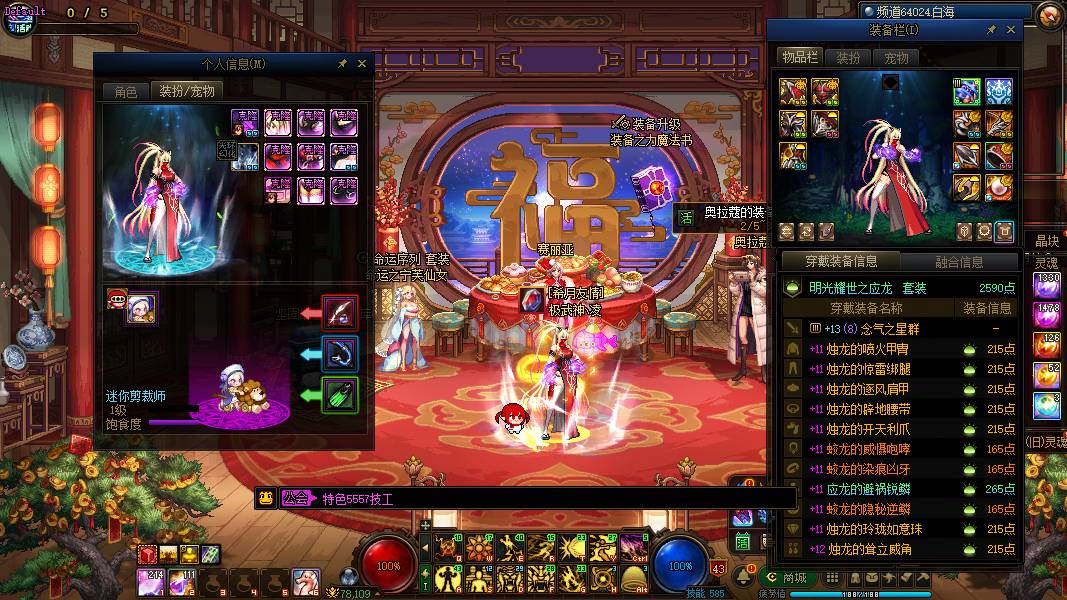Use the purple potion with 214 count
The width and height of the screenshot is (1067, 600).
151,578
